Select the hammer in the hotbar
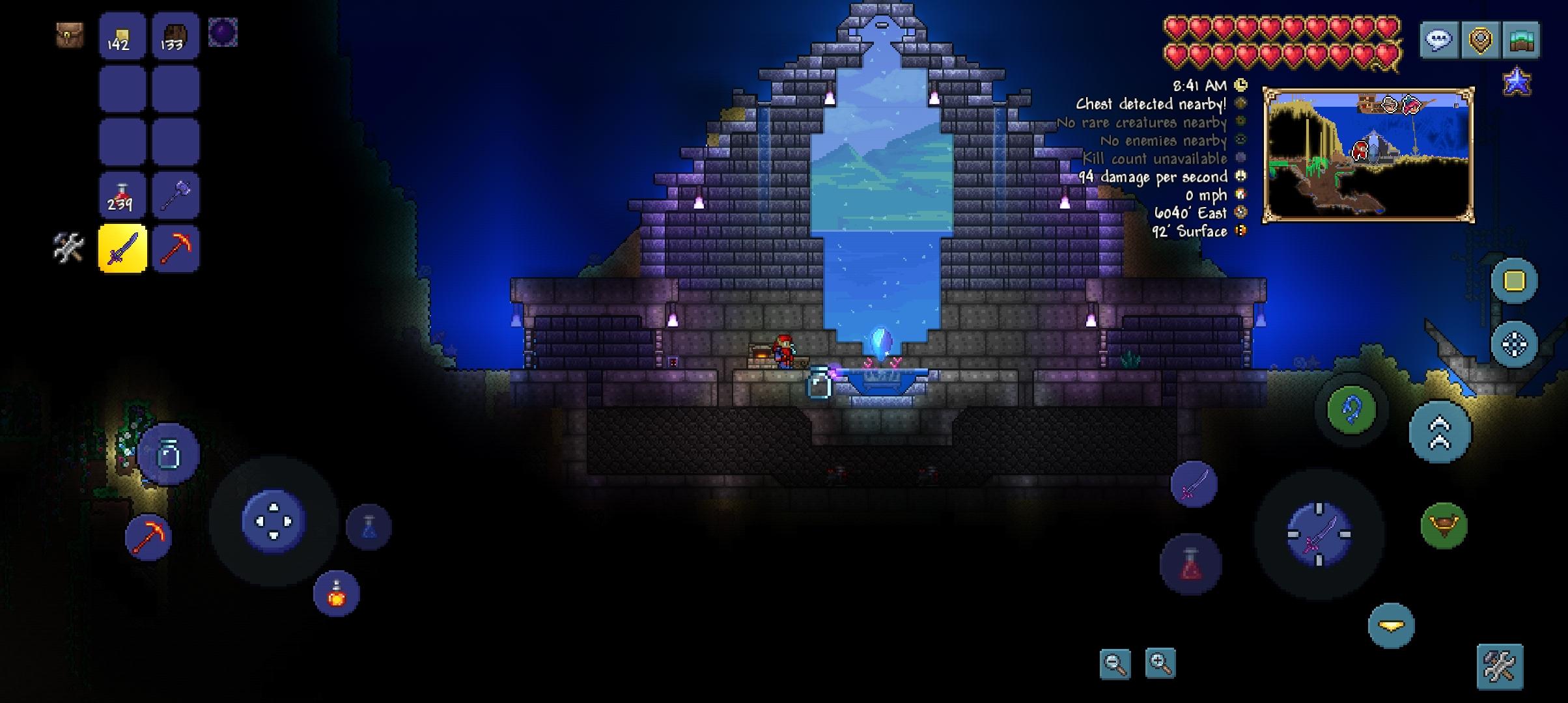The image size is (1568, 703). point(175,195)
